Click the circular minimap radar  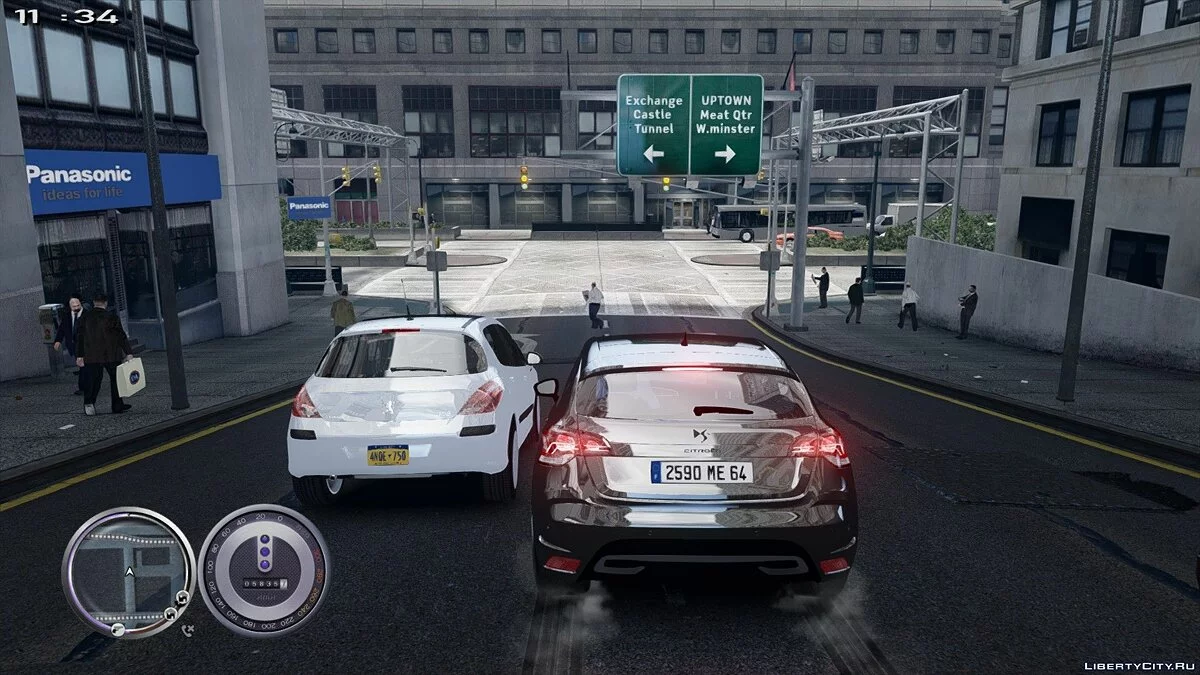128,571
